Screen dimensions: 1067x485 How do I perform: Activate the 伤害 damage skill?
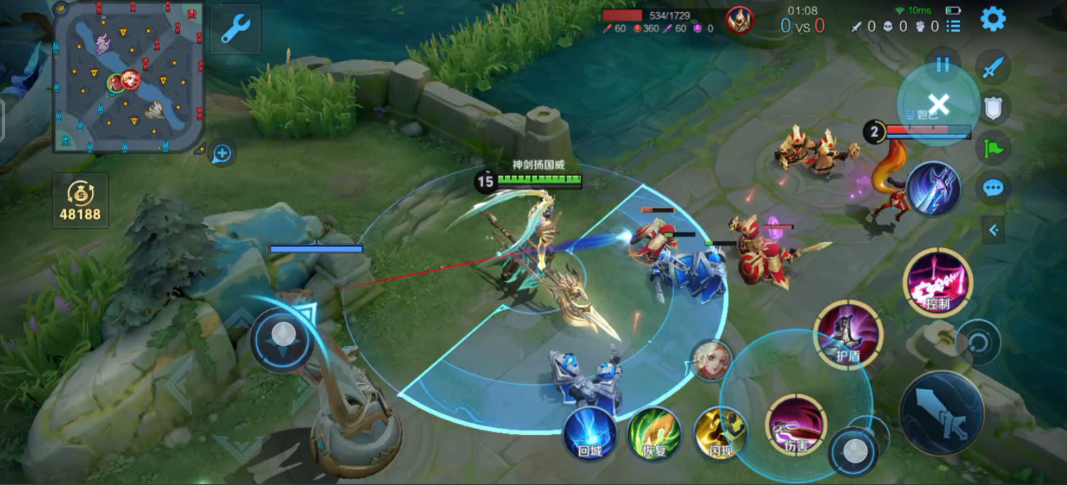click(x=797, y=424)
